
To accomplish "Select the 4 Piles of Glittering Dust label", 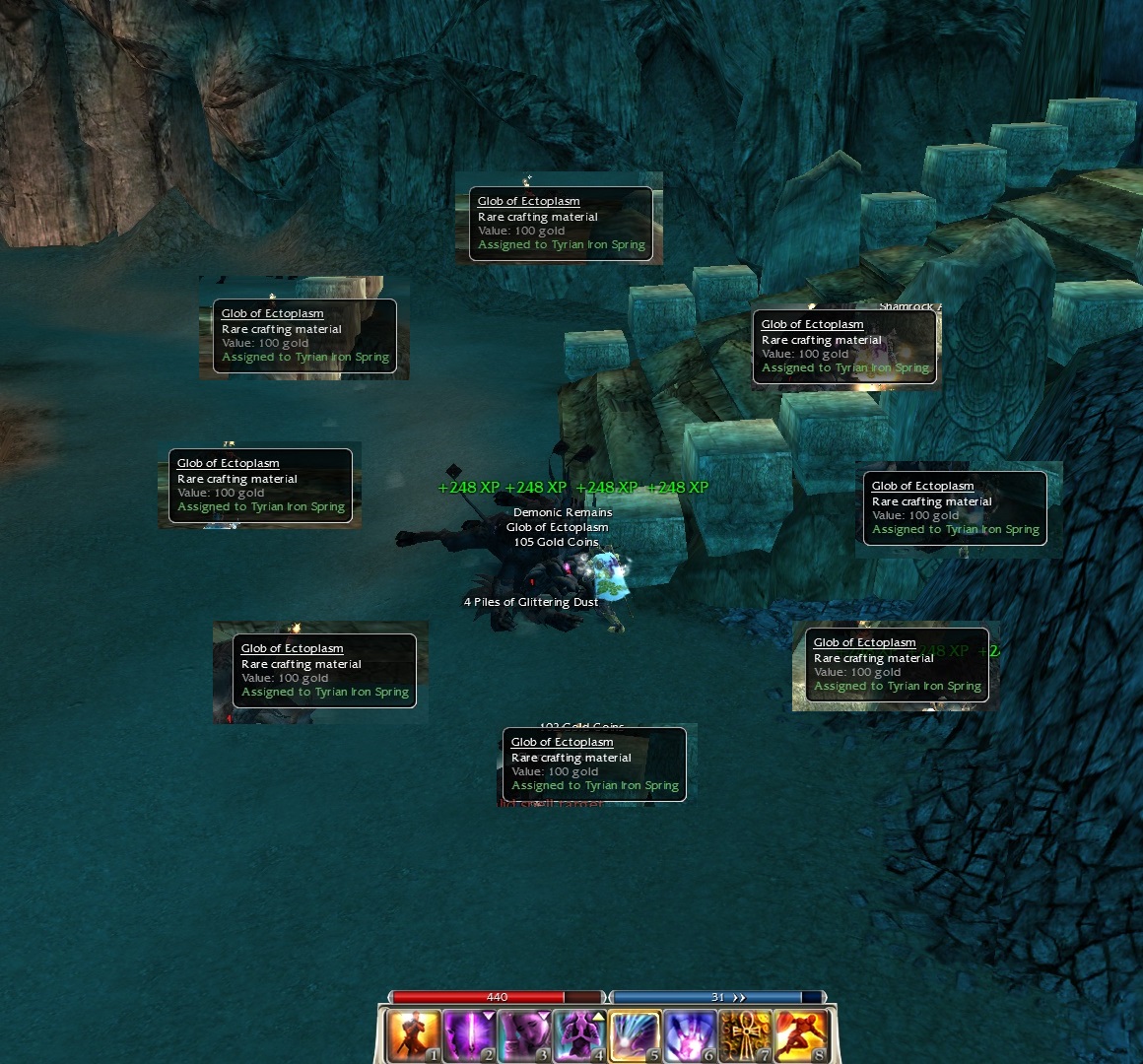I will point(531,602).
